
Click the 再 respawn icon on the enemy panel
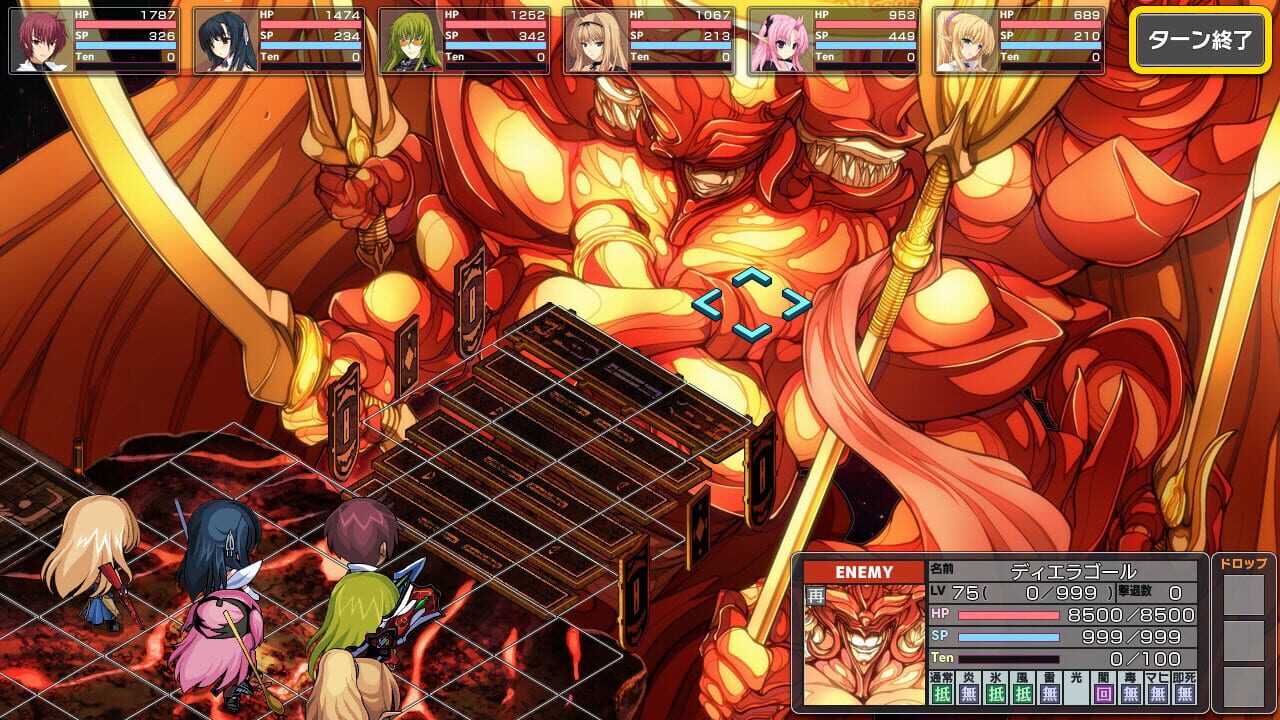click(814, 594)
